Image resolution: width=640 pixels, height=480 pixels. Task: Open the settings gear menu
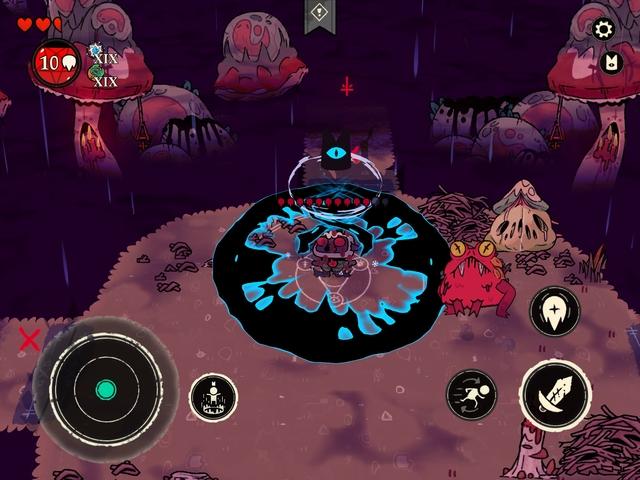[x=603, y=29]
